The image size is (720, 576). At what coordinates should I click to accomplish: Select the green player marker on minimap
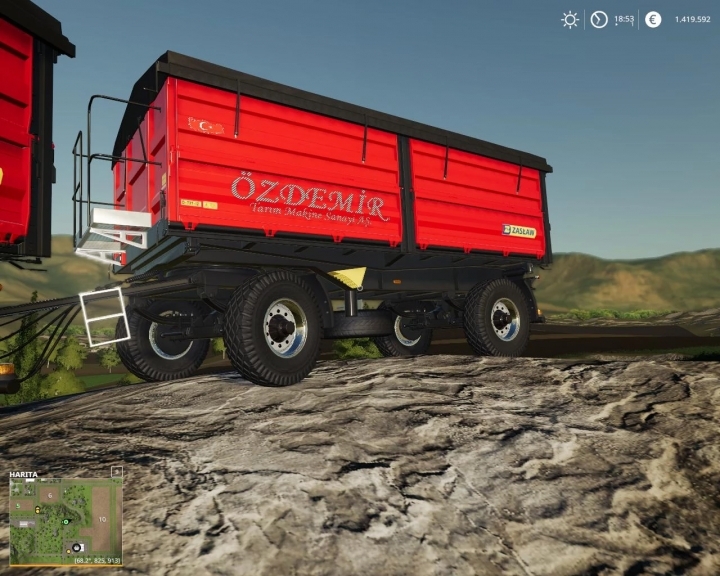point(66,522)
